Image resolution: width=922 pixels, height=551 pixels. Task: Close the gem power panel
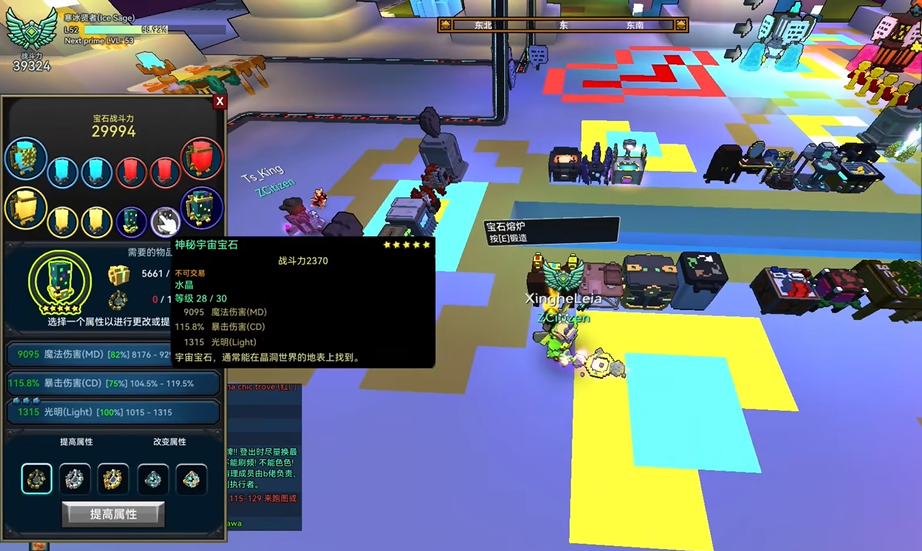tap(219, 101)
